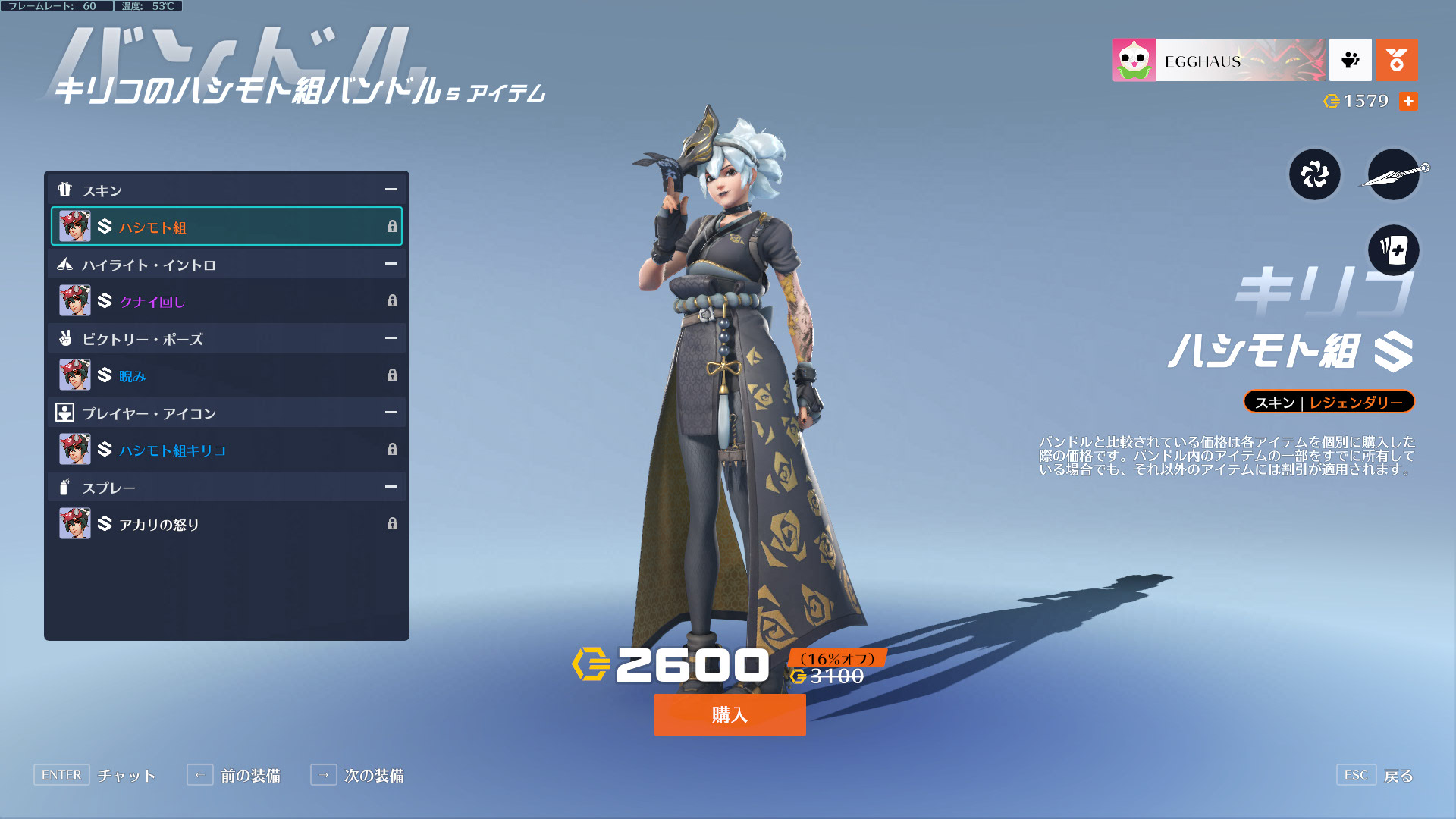Image resolution: width=1456 pixels, height=819 pixels.
Task: Collapse the スキン category header
Action: [x=391, y=190]
